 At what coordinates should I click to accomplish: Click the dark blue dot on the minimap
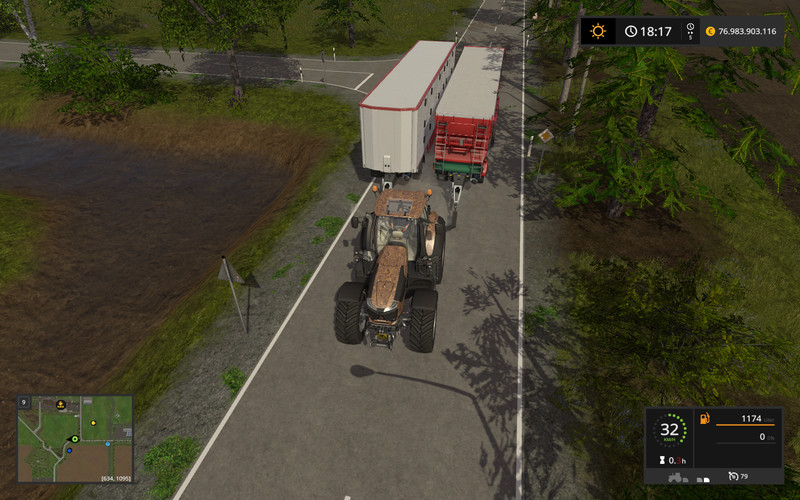[69, 450]
